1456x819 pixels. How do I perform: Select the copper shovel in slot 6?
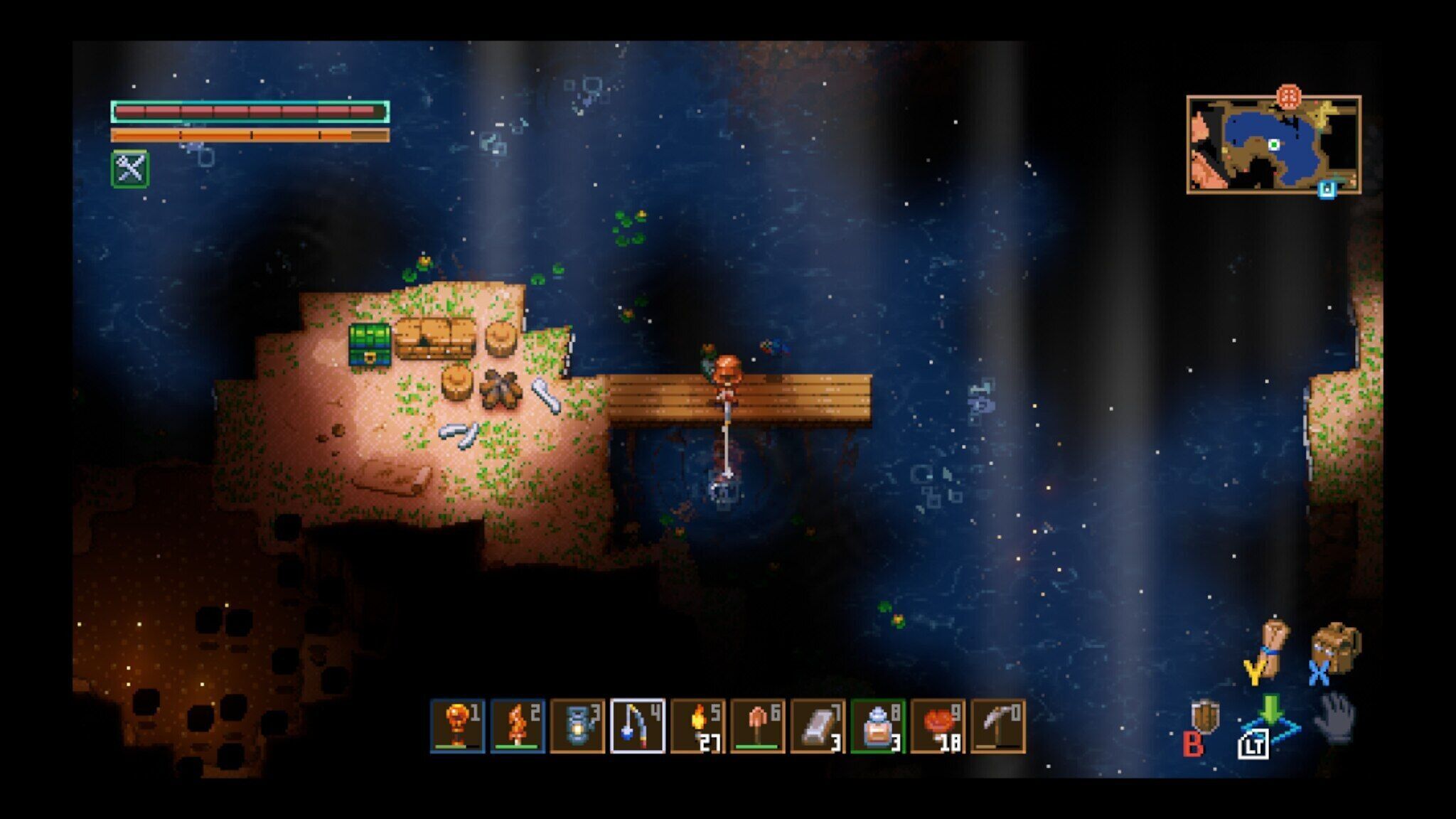(x=758, y=725)
